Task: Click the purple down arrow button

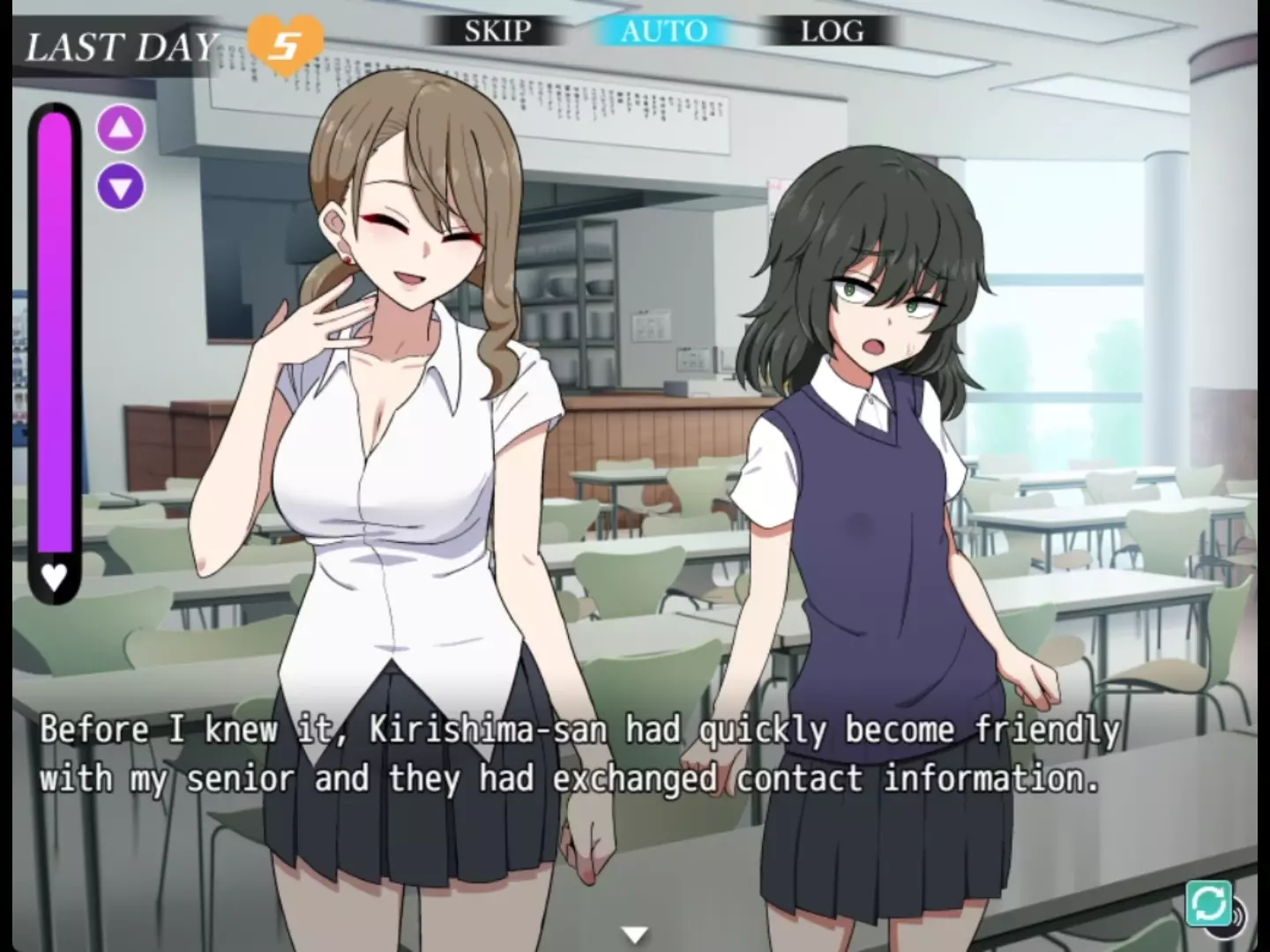Action: pyautogui.click(x=121, y=187)
